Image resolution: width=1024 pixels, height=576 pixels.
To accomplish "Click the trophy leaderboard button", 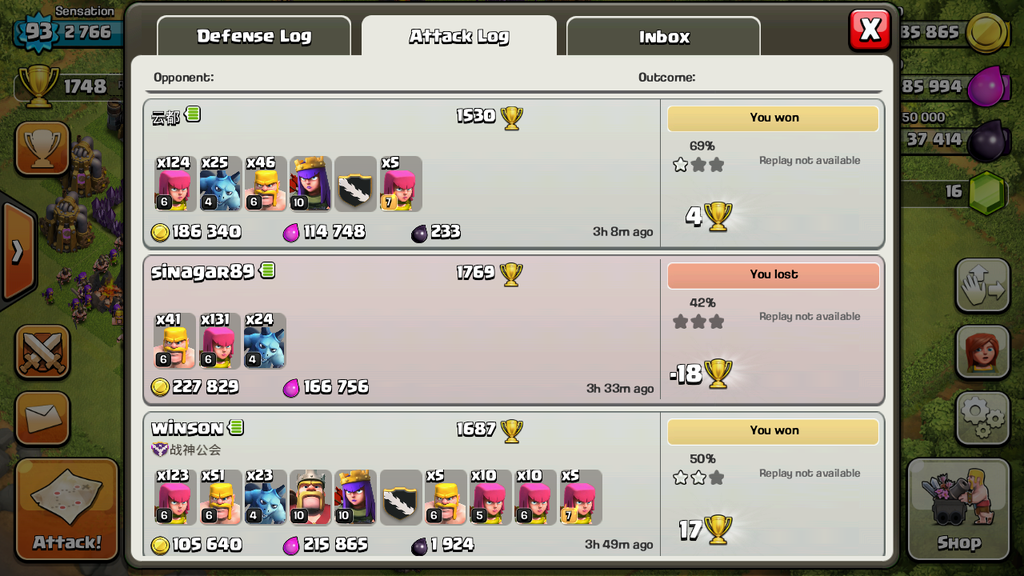I will point(42,149).
